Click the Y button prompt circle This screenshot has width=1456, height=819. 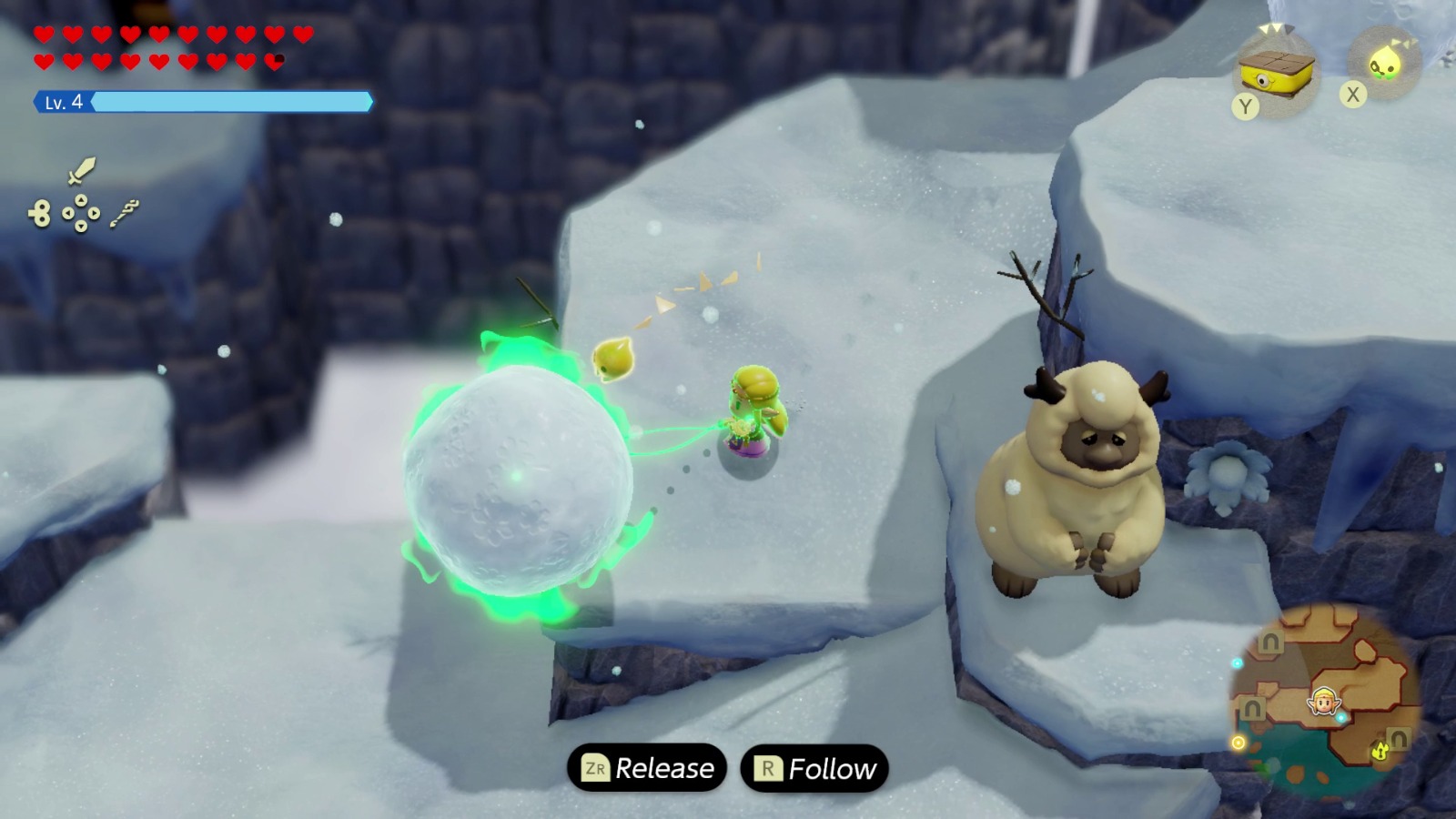pos(1246,104)
